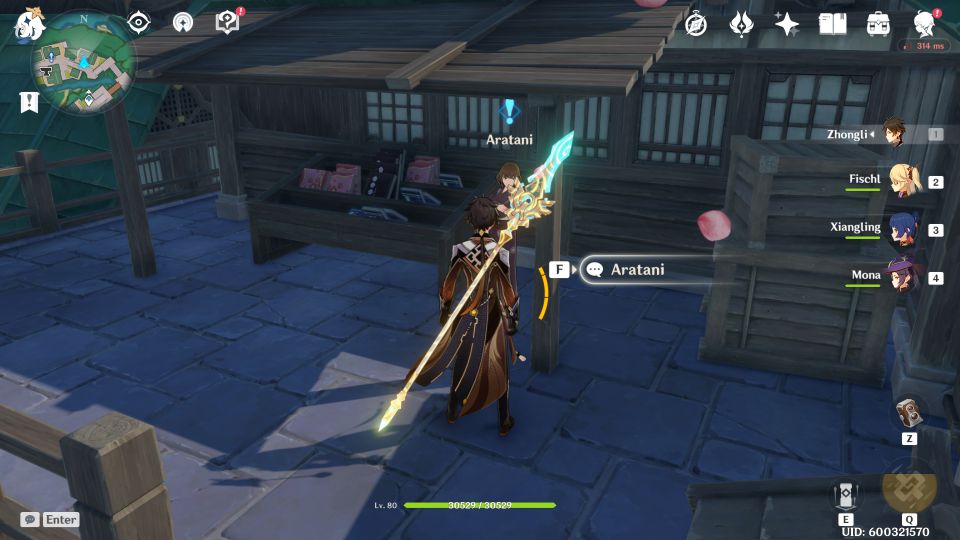Open the quest menu exclamation icon
Screen dimensions: 960x540
pos(28,101)
